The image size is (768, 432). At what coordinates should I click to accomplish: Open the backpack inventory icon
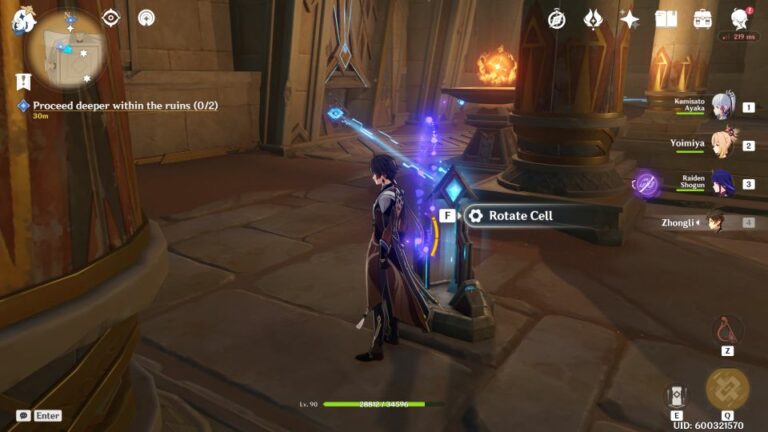pyautogui.click(x=703, y=19)
